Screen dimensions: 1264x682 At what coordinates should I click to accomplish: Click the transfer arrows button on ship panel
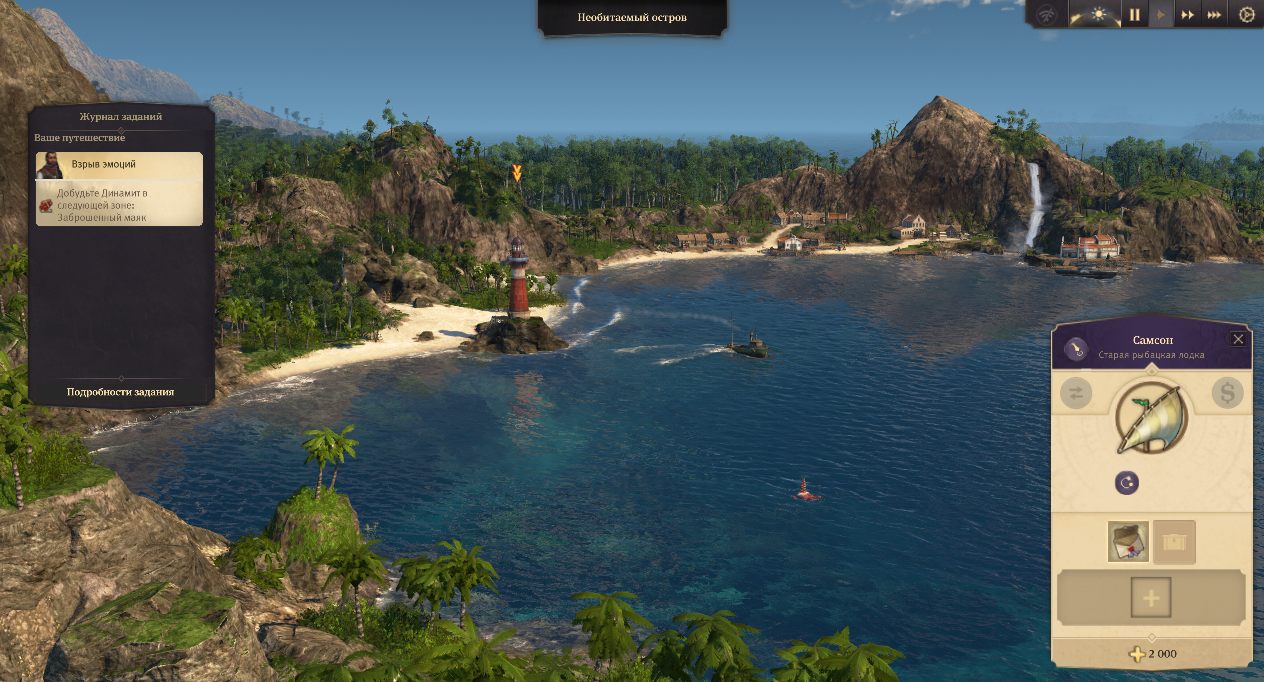pyautogui.click(x=1076, y=393)
